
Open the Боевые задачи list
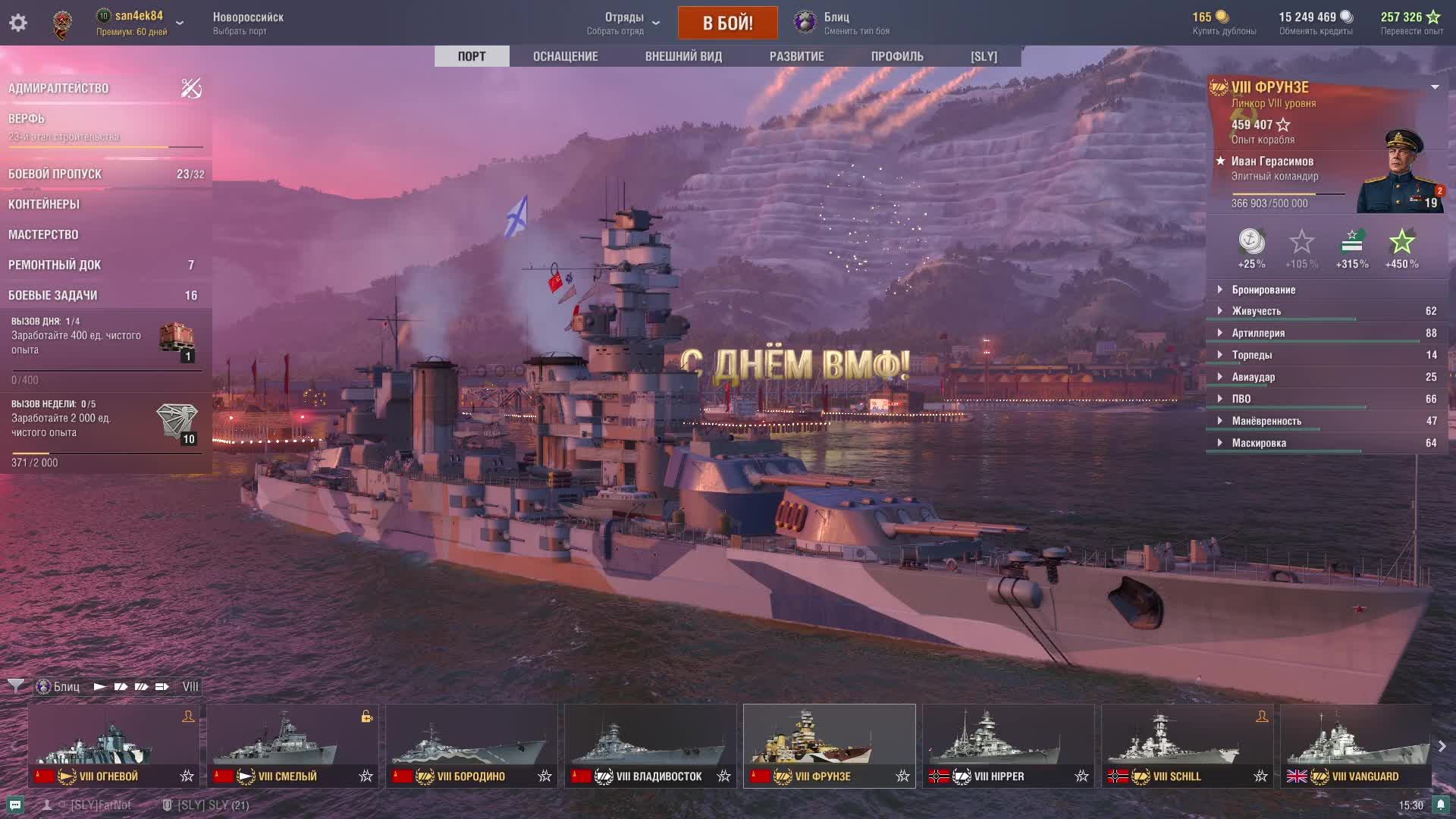[53, 296]
